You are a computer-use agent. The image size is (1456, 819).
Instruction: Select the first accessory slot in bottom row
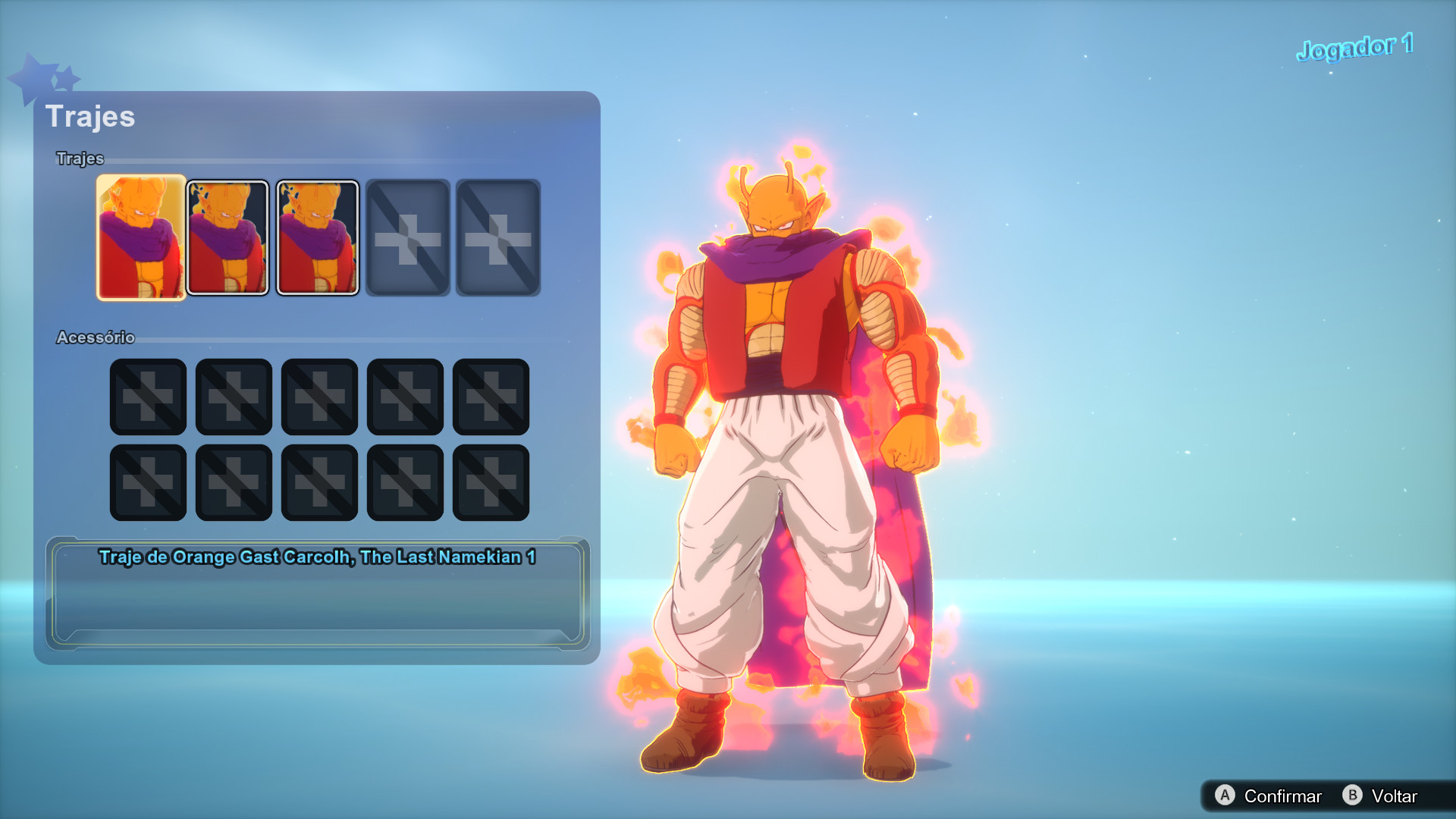coord(148,482)
